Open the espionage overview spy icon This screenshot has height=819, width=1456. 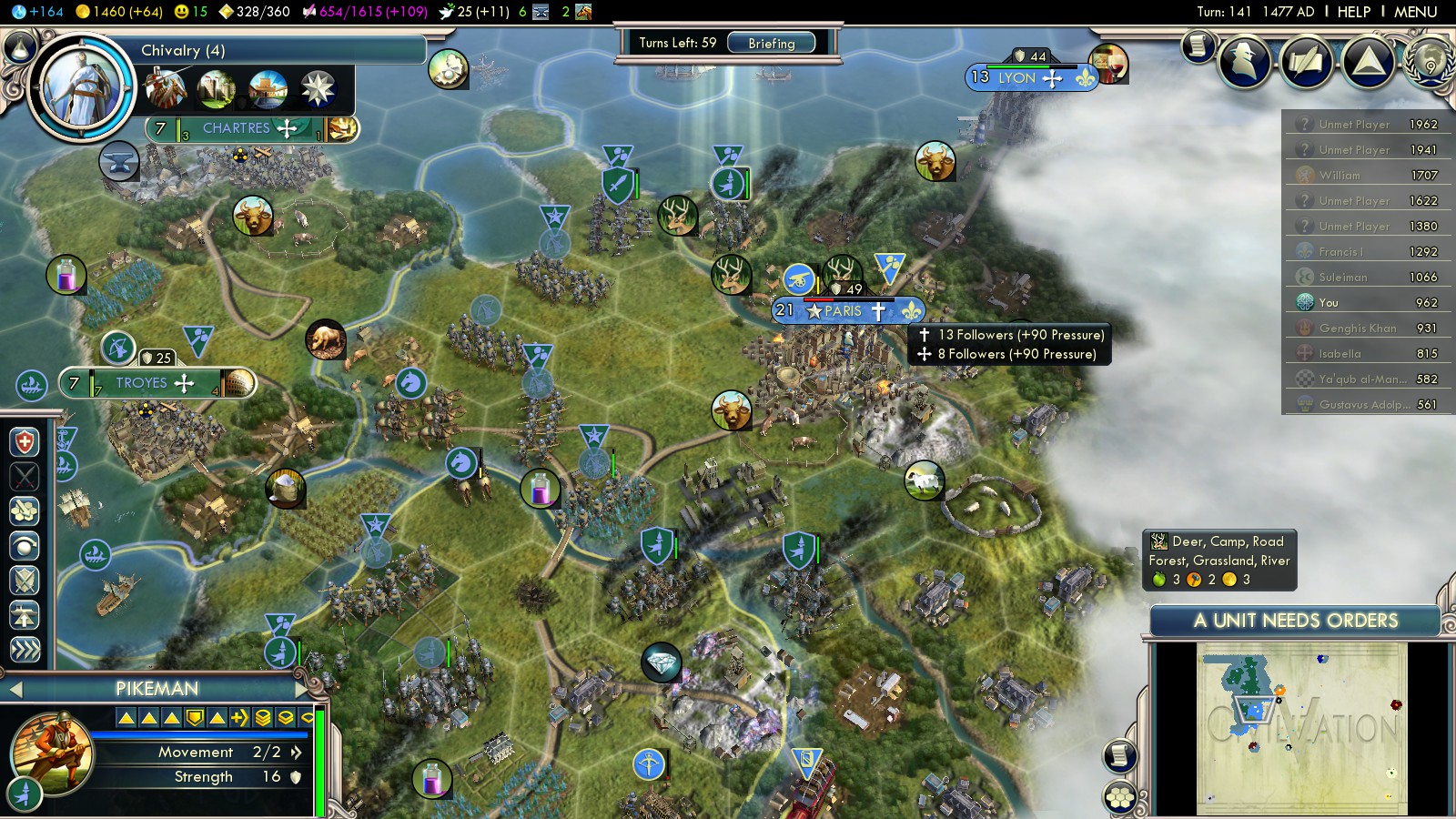(1245, 61)
